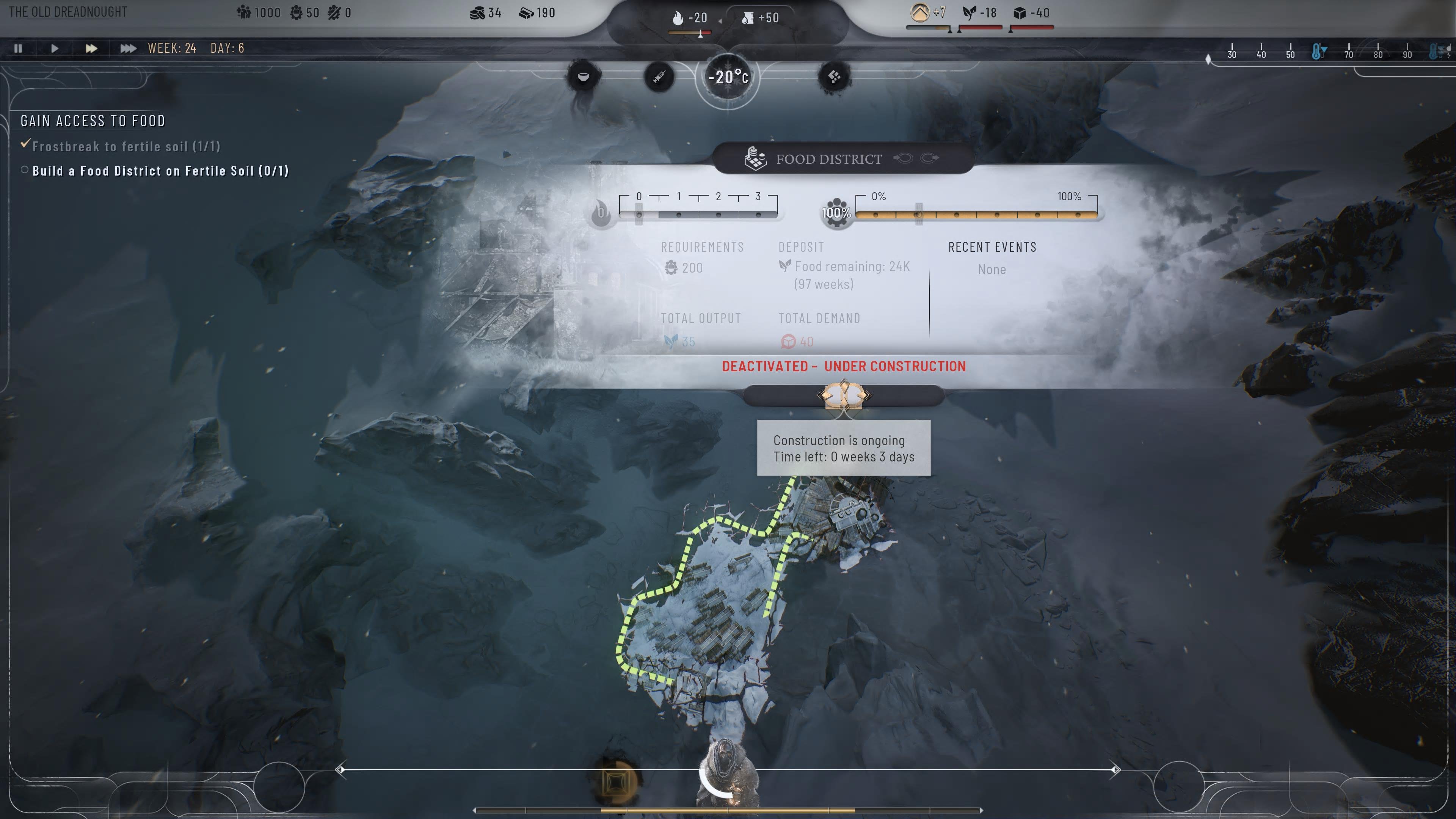Click the Food District header icon
1456x819 pixels.
pyautogui.click(x=756, y=159)
